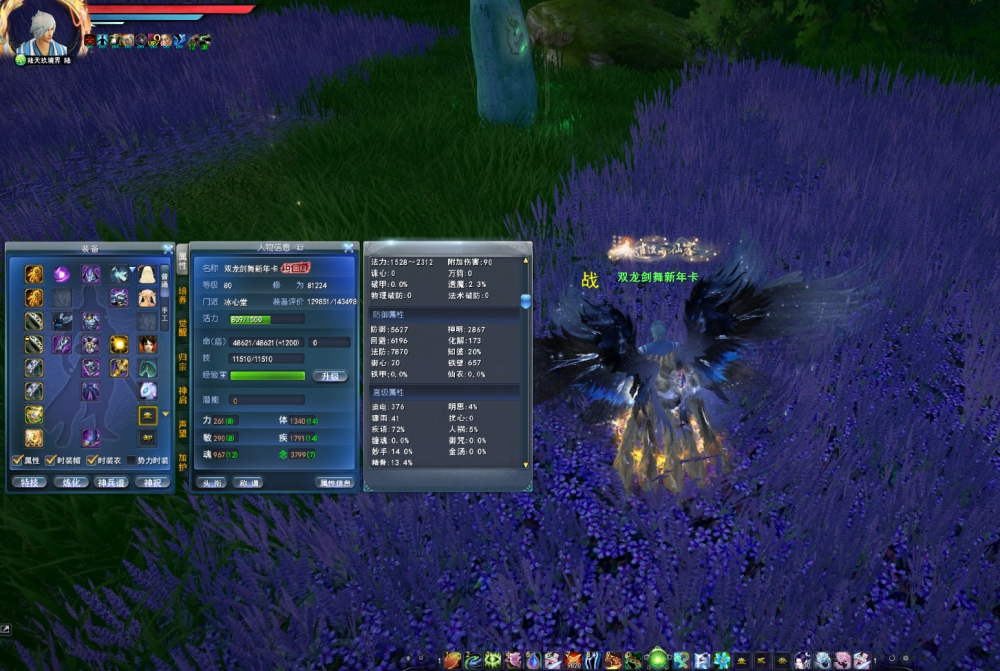The width and height of the screenshot is (1000, 671).
Task: Open the 神兵谱 button
Action: [x=111, y=482]
